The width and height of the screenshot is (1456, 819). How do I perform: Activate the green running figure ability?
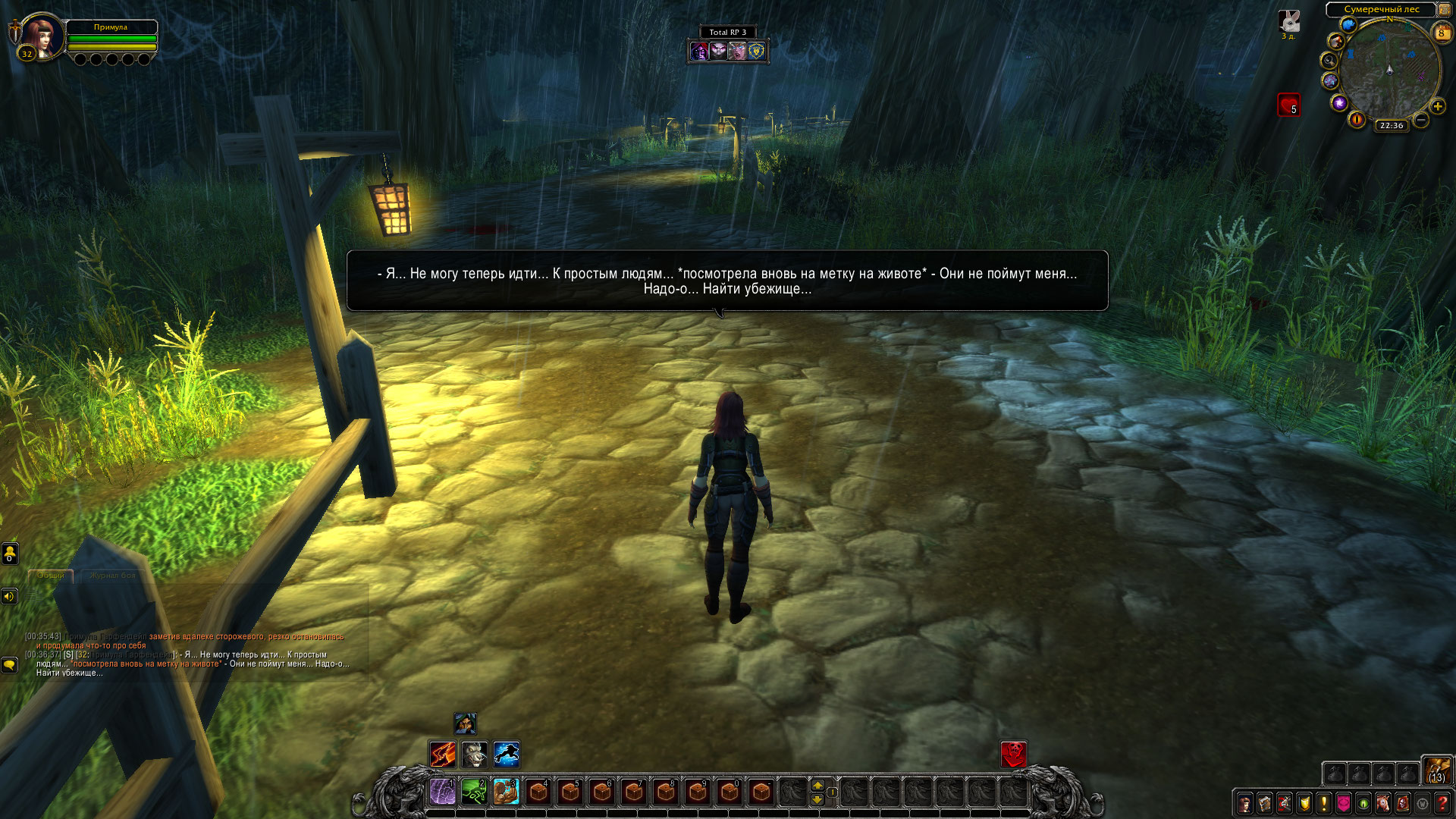pos(475,792)
